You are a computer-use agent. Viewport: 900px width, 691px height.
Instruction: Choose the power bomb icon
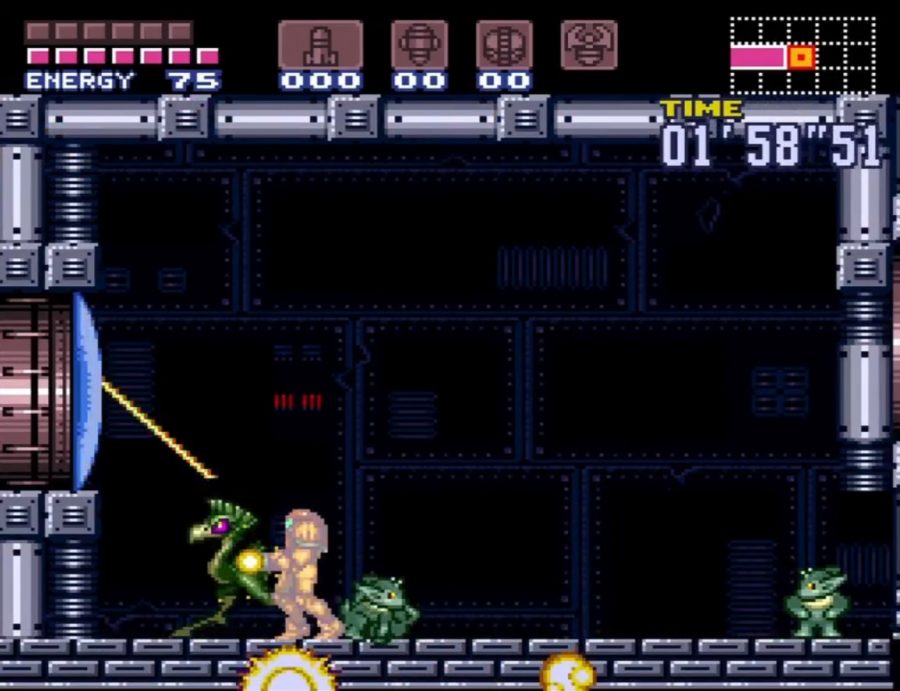tap(504, 45)
